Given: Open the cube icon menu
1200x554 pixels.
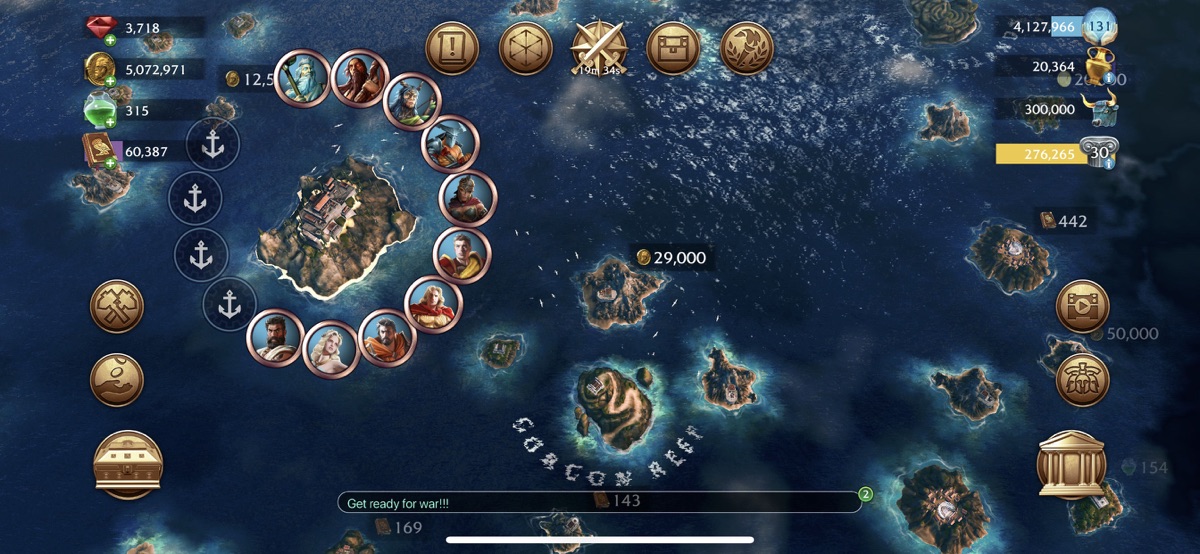Looking at the screenshot, I should [x=525, y=48].
